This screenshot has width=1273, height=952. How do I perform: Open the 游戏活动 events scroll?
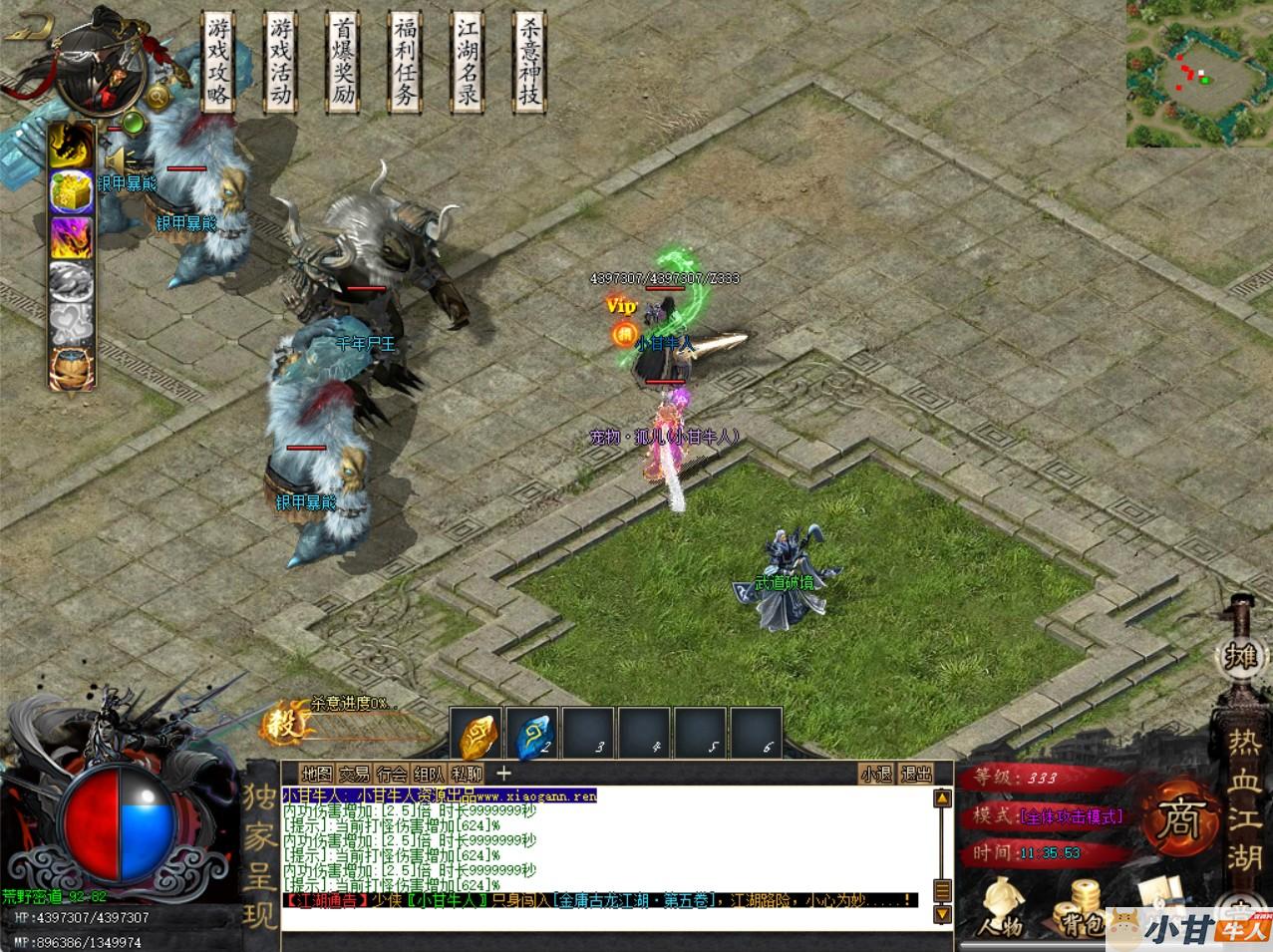point(280,62)
